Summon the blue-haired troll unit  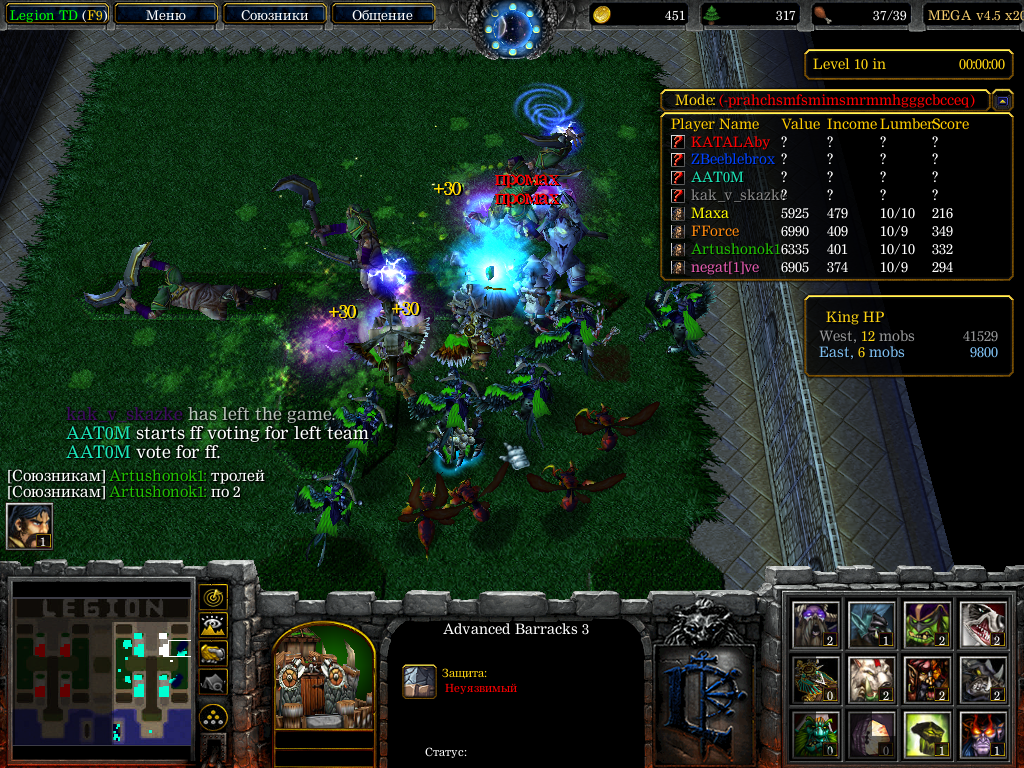pyautogui.click(x=872, y=624)
